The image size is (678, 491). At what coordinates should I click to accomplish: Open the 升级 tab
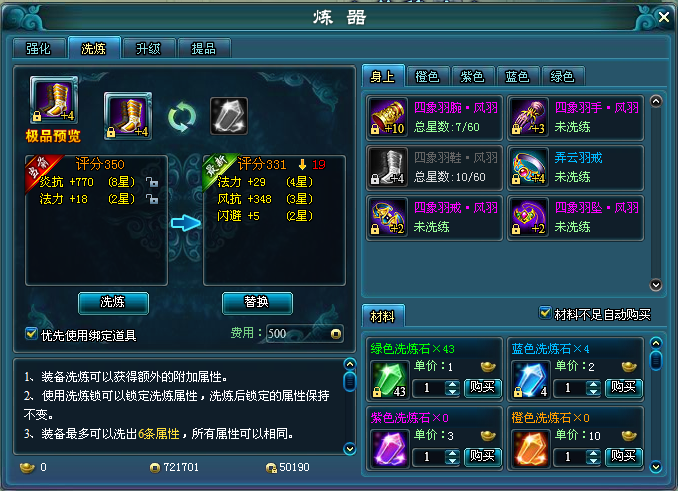tap(148, 48)
